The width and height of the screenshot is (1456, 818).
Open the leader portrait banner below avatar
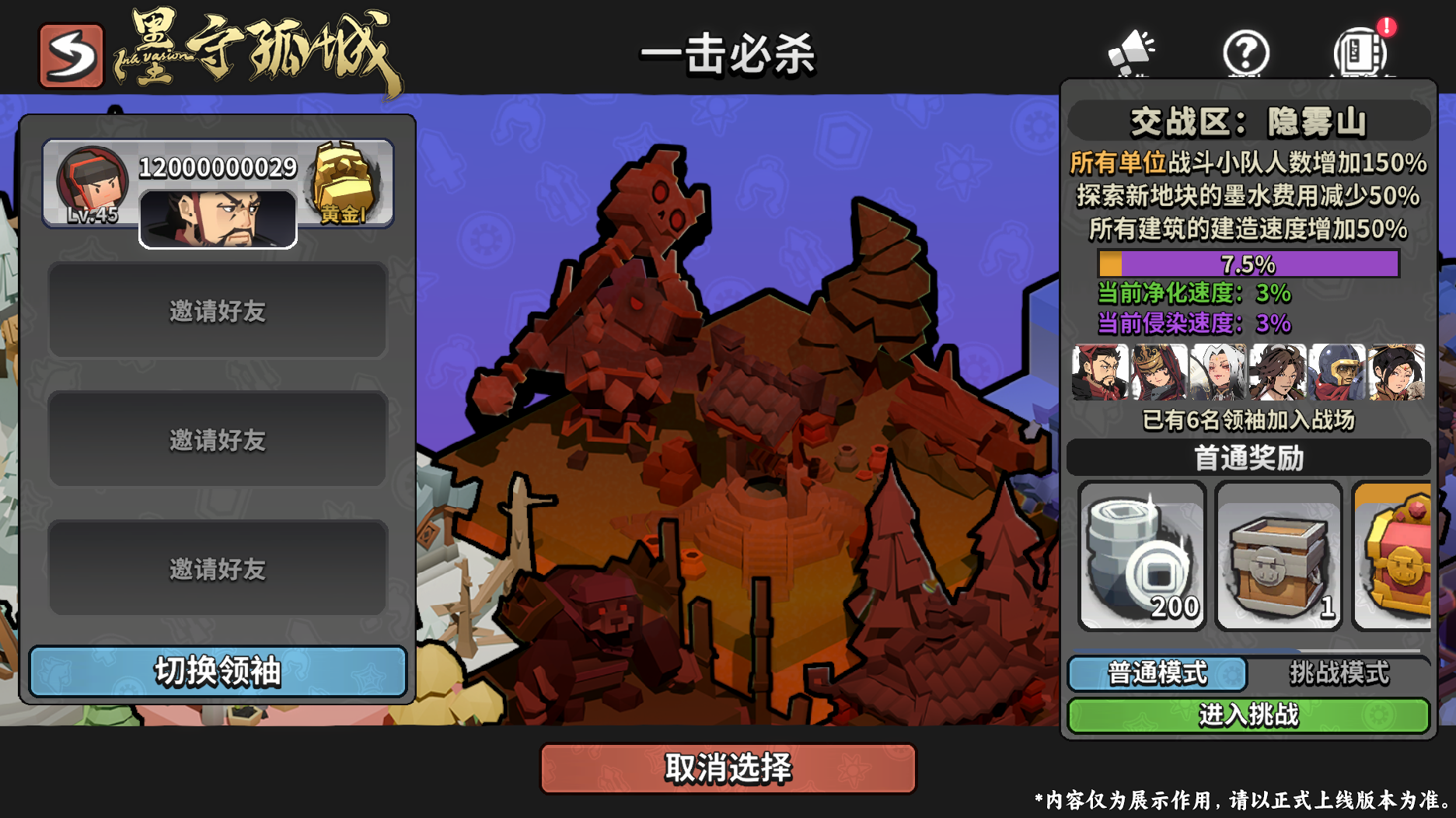(219, 218)
